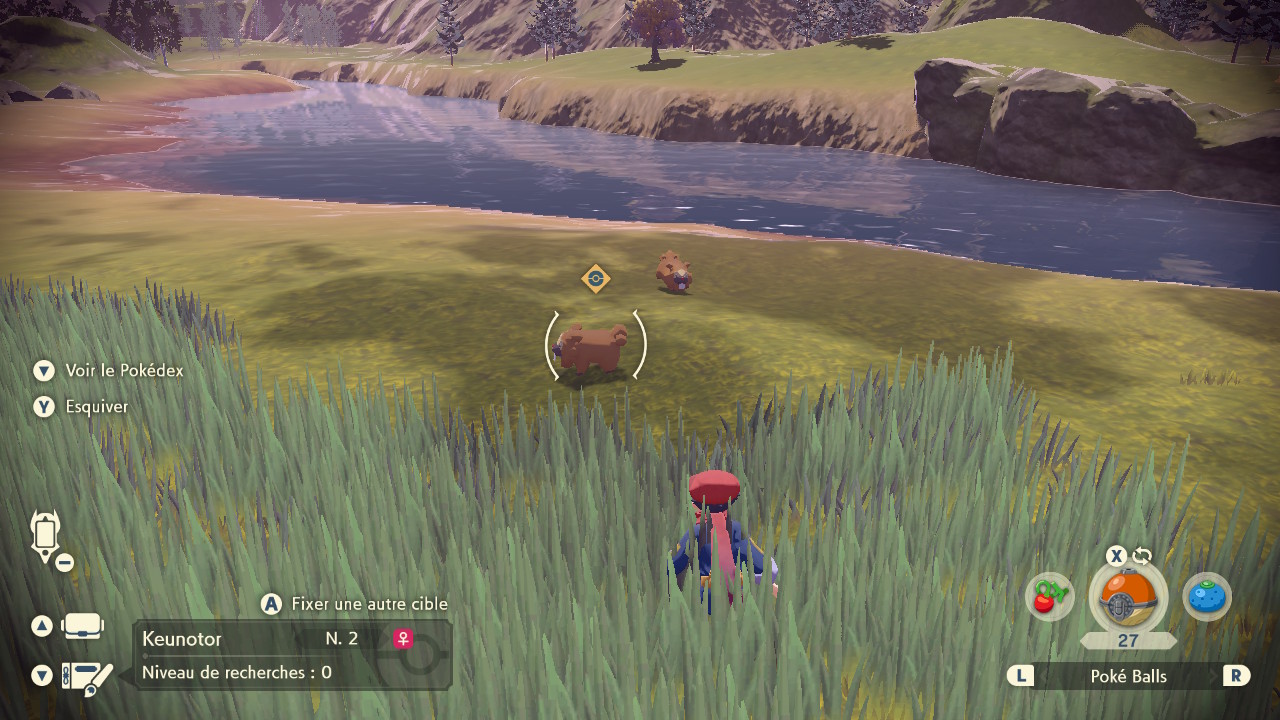Open the satchel bag icon
1280x720 pixels.
click(82, 627)
